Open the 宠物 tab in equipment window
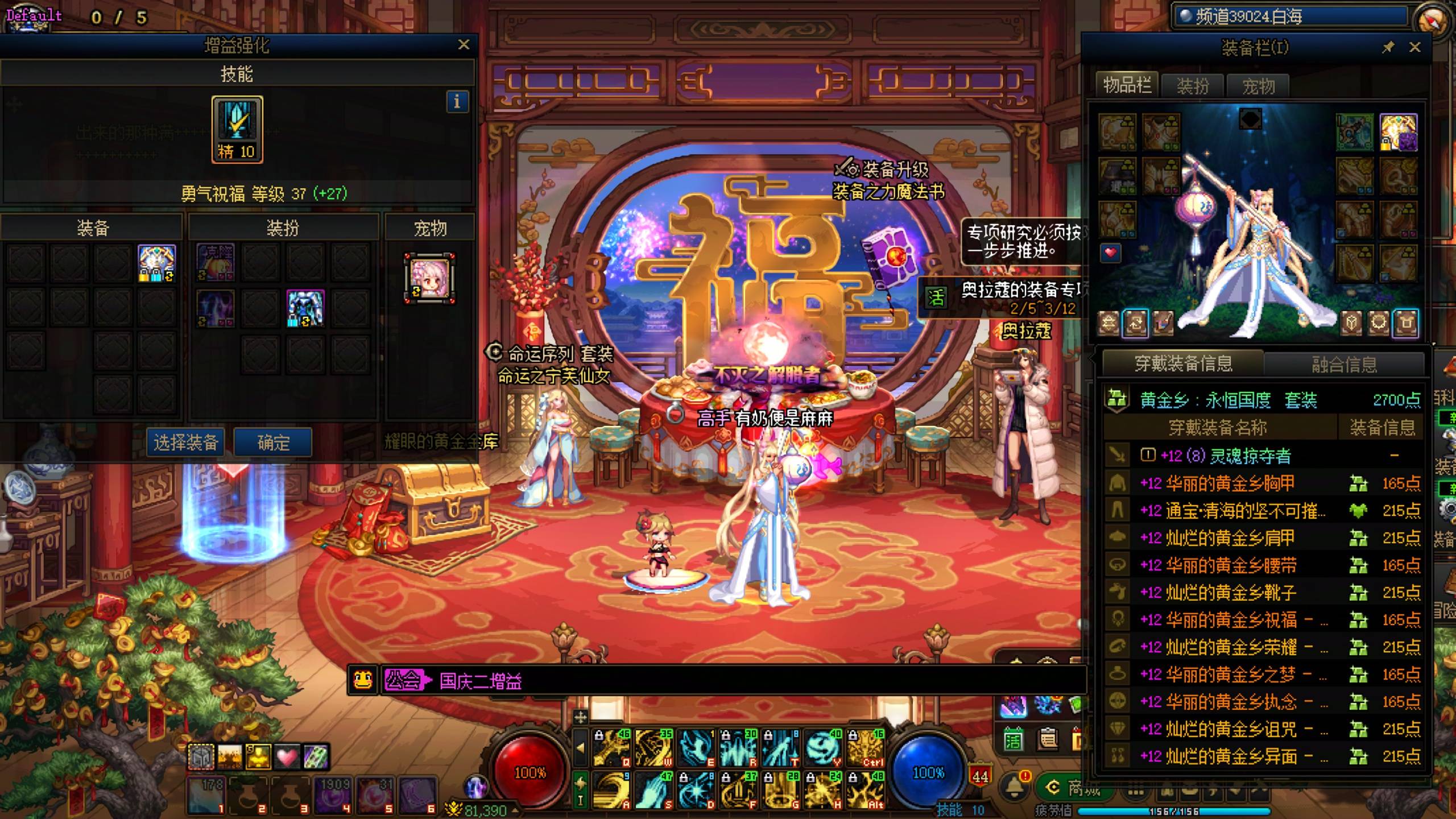This screenshot has height=819, width=1456. click(1258, 86)
